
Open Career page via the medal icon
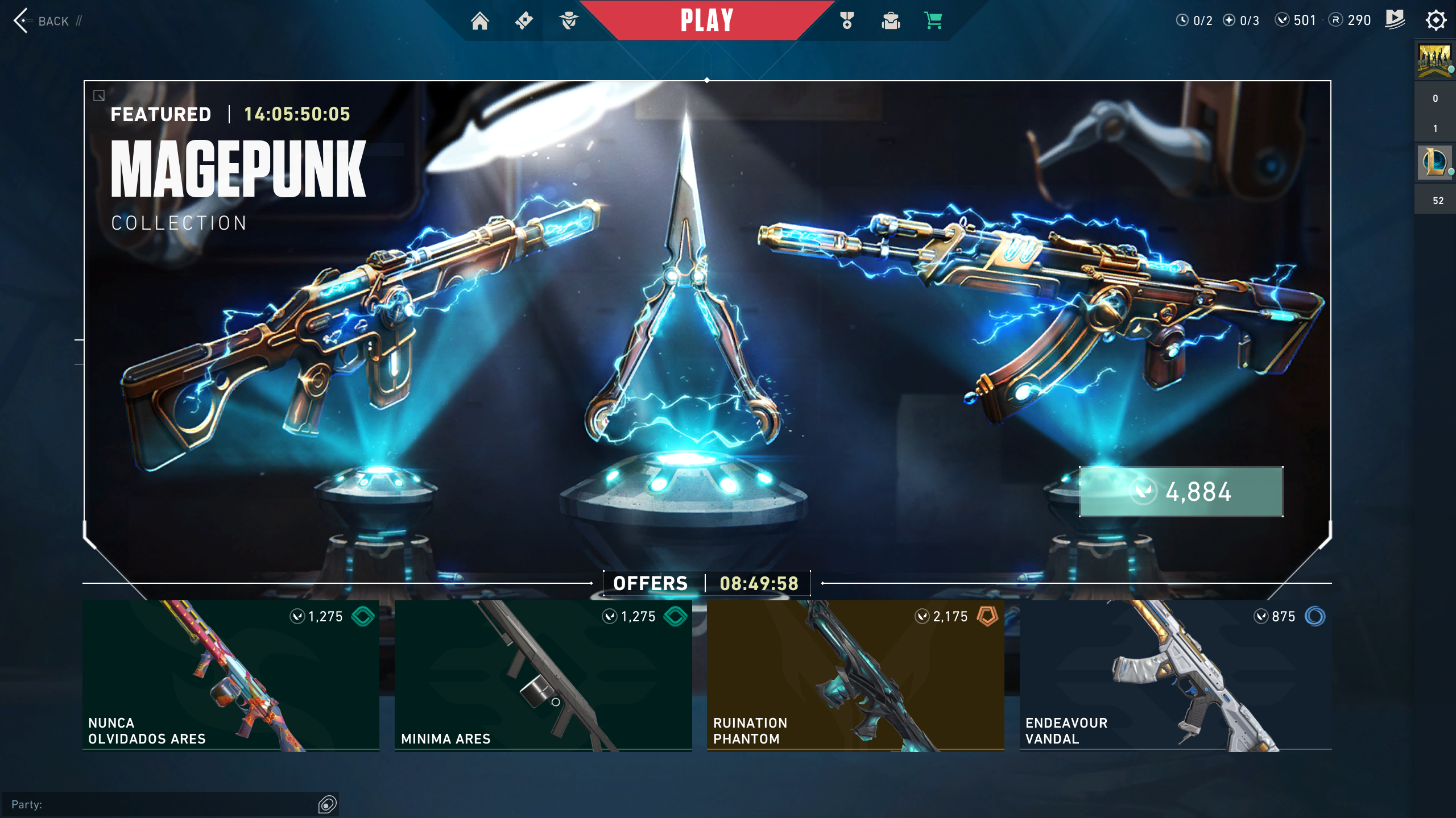click(x=846, y=20)
